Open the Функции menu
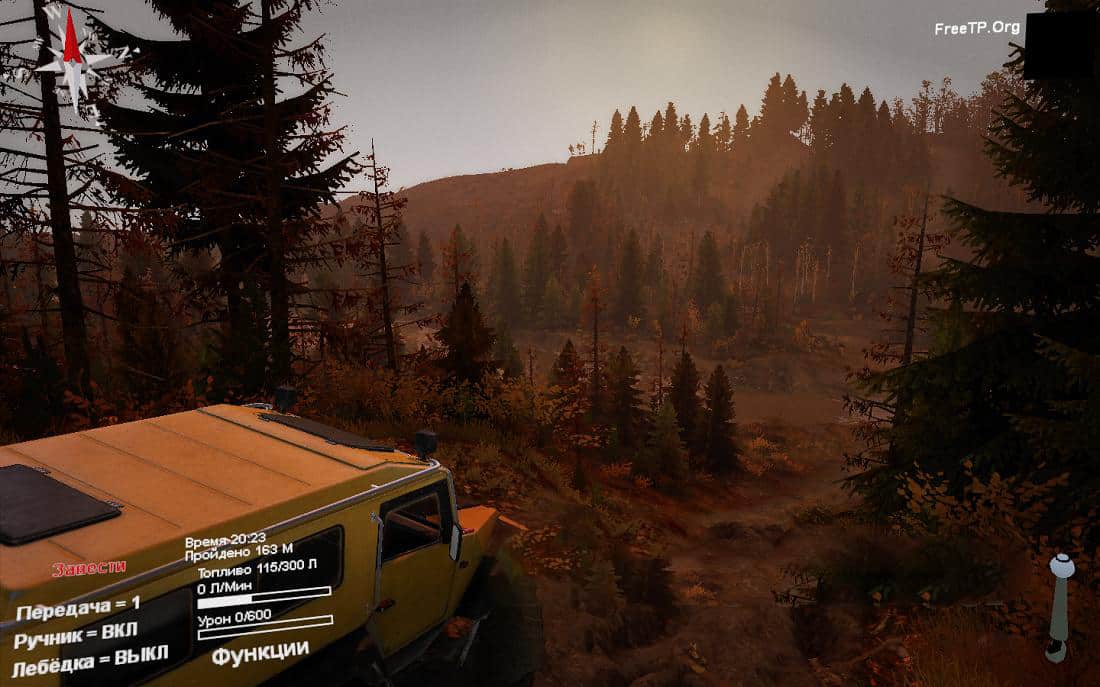 [260, 651]
